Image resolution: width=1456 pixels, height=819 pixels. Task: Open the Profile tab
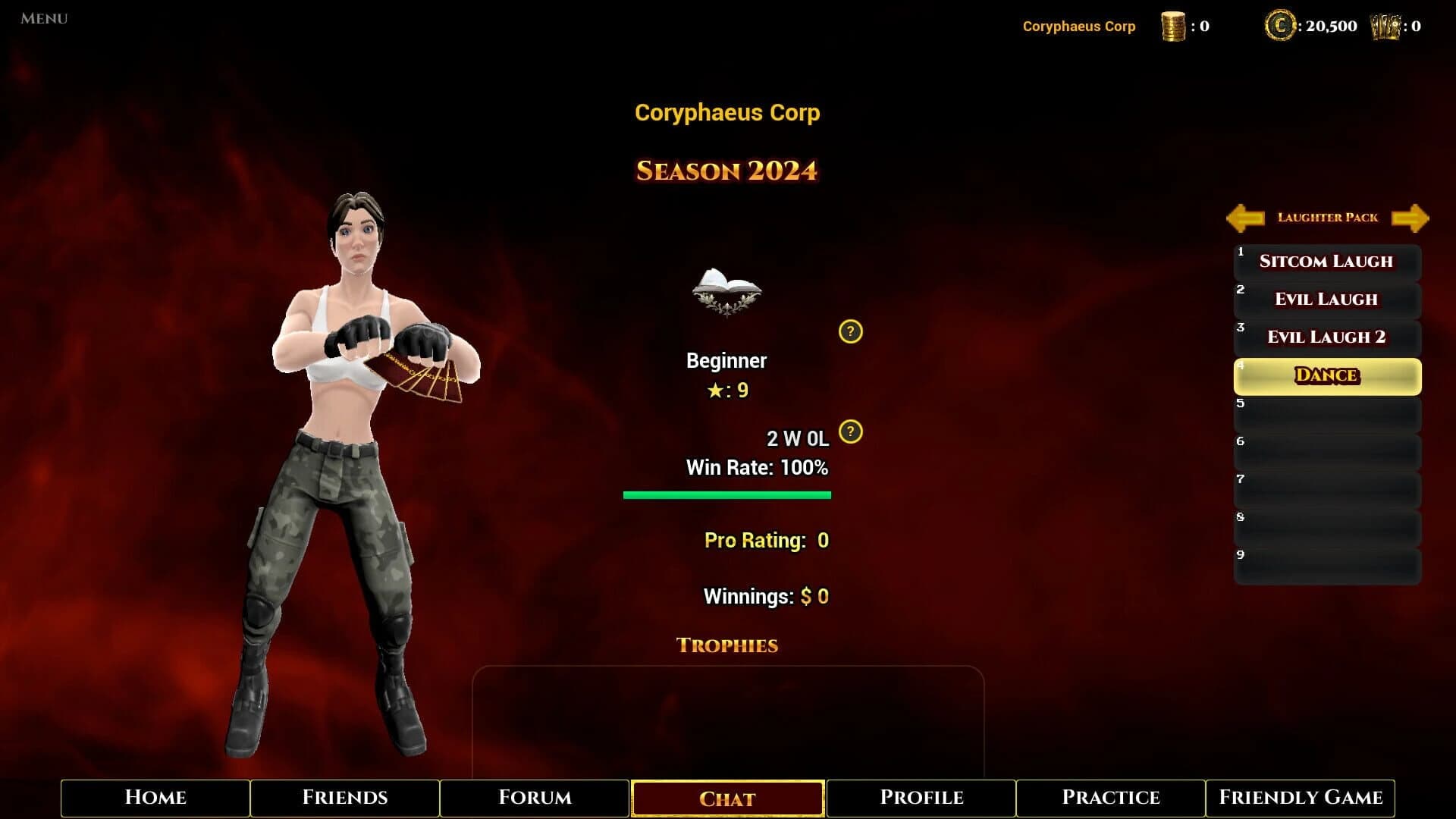921,798
